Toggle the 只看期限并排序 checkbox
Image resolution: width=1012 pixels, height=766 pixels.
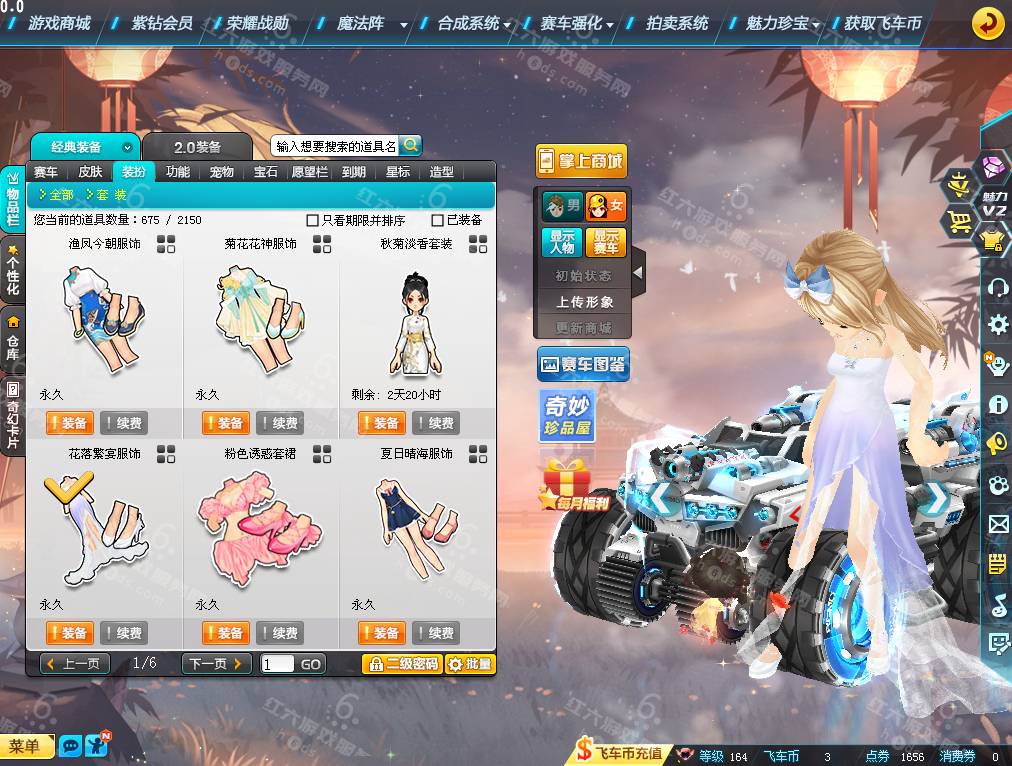click(x=313, y=220)
